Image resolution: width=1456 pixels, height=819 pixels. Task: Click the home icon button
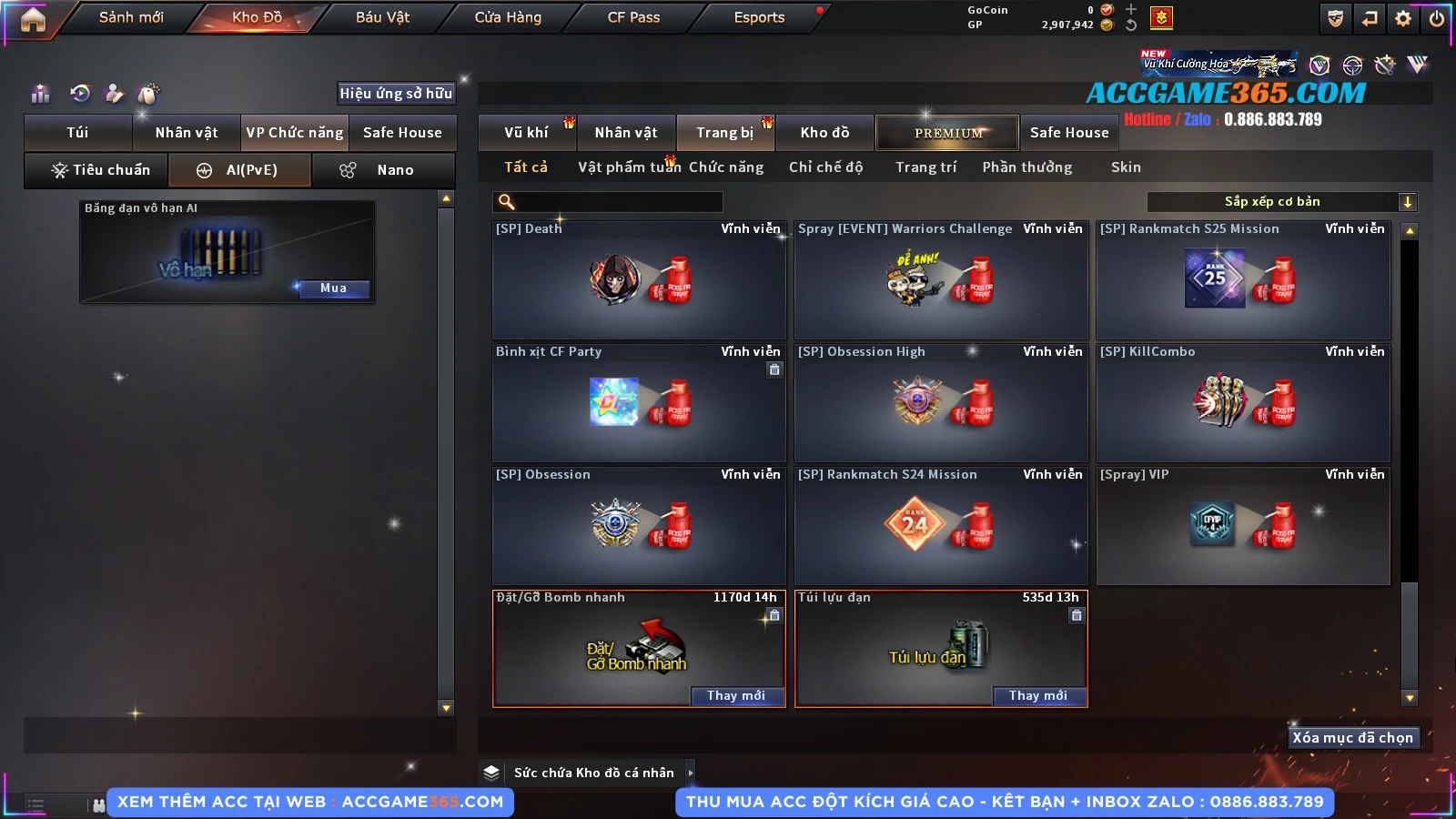pyautogui.click(x=33, y=19)
